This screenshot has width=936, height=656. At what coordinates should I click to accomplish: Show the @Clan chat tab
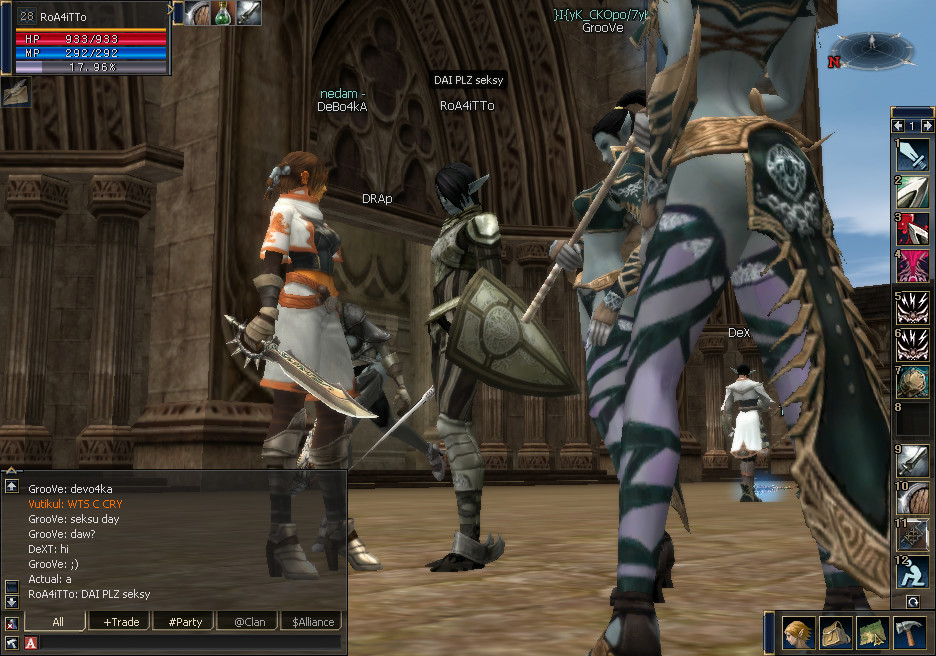tap(247, 622)
